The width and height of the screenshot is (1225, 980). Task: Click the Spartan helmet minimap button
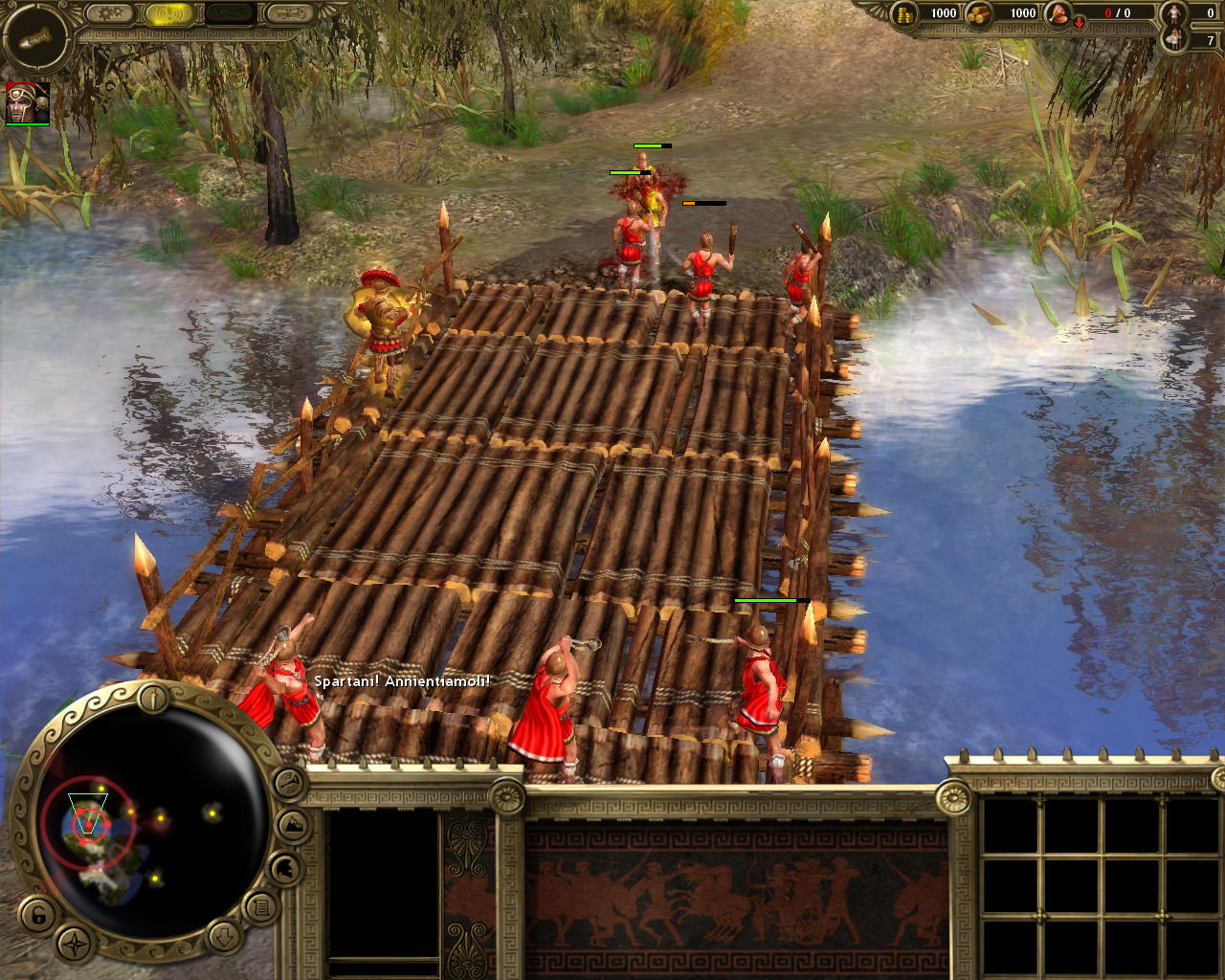(x=284, y=869)
